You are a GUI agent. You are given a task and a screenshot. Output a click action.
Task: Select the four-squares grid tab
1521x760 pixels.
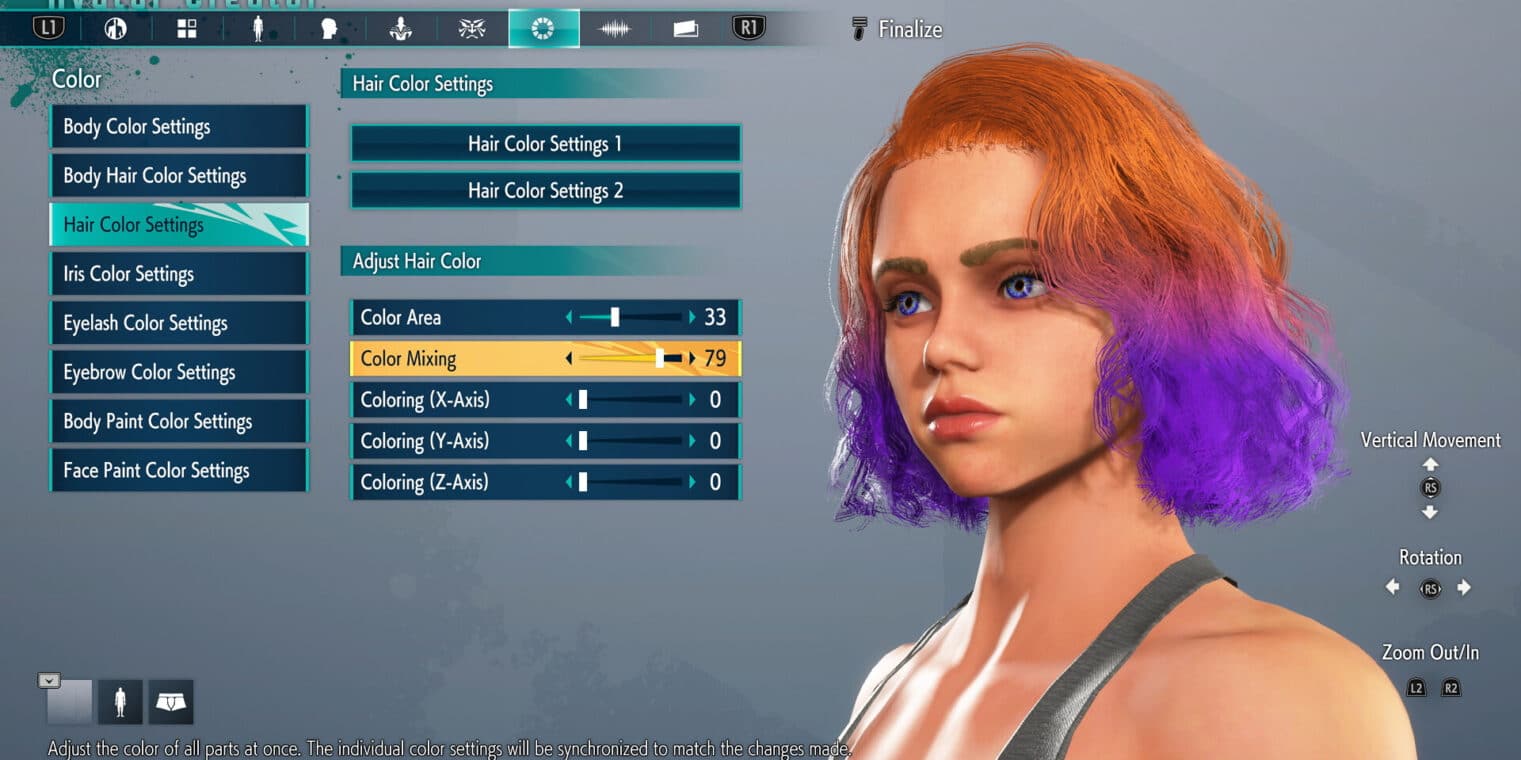[x=187, y=29]
